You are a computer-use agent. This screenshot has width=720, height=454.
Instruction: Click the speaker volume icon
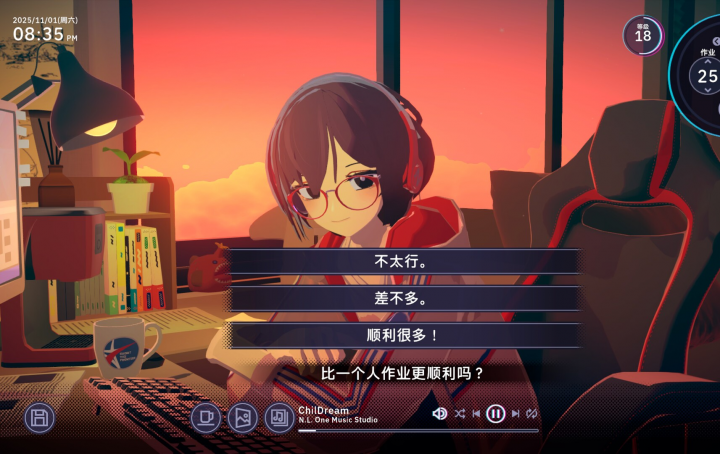click(439, 413)
